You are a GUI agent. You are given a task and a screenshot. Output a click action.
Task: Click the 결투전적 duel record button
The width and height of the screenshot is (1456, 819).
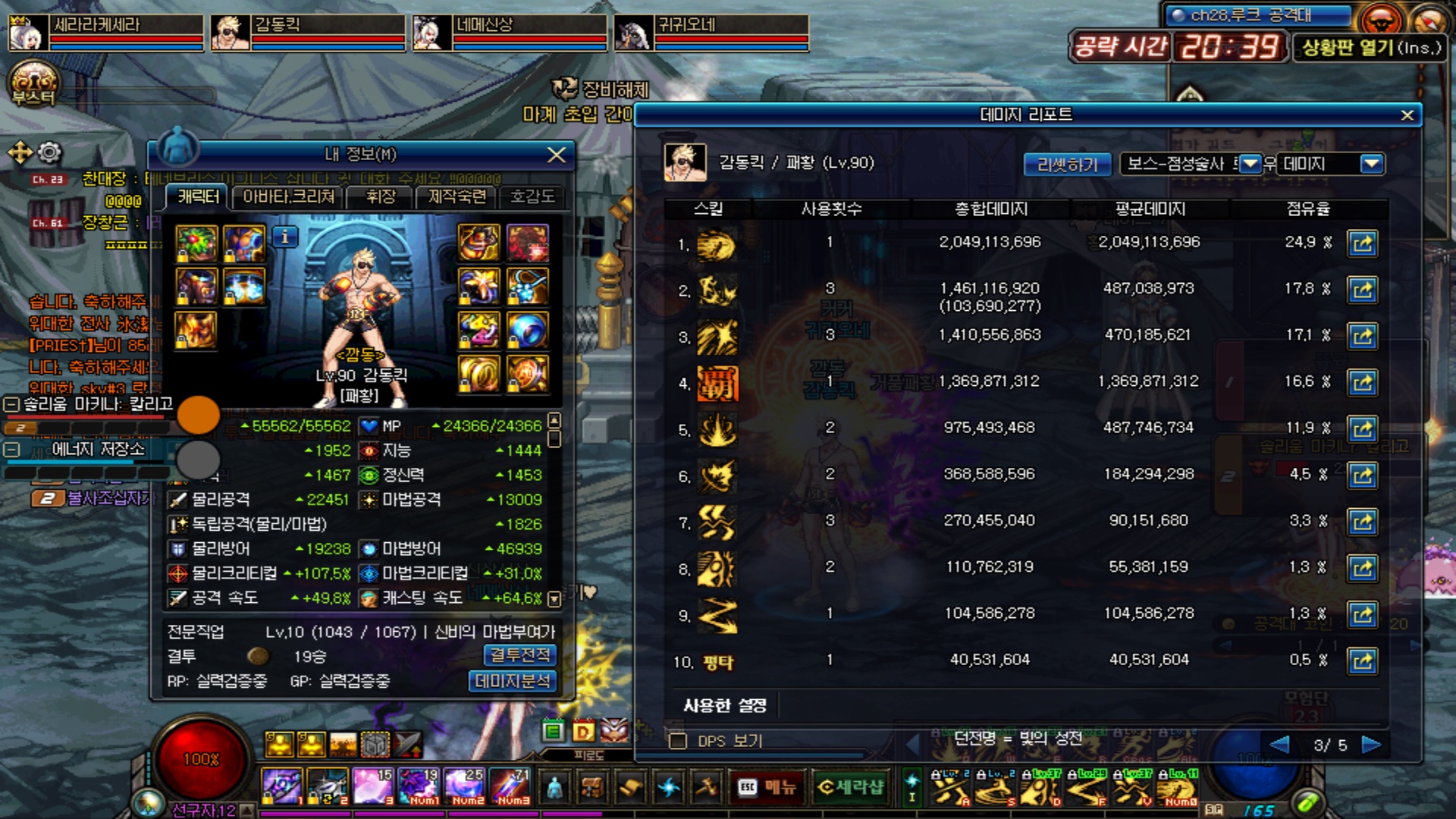point(519,655)
